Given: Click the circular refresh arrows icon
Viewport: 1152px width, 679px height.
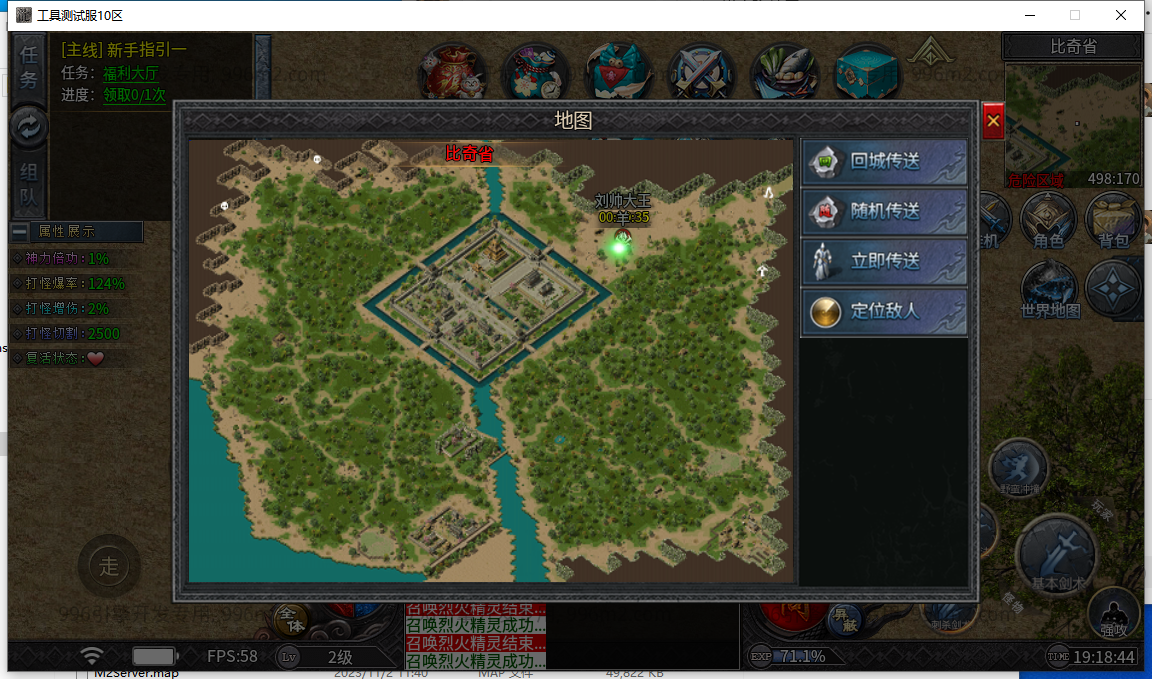Looking at the screenshot, I should pyautogui.click(x=29, y=126).
